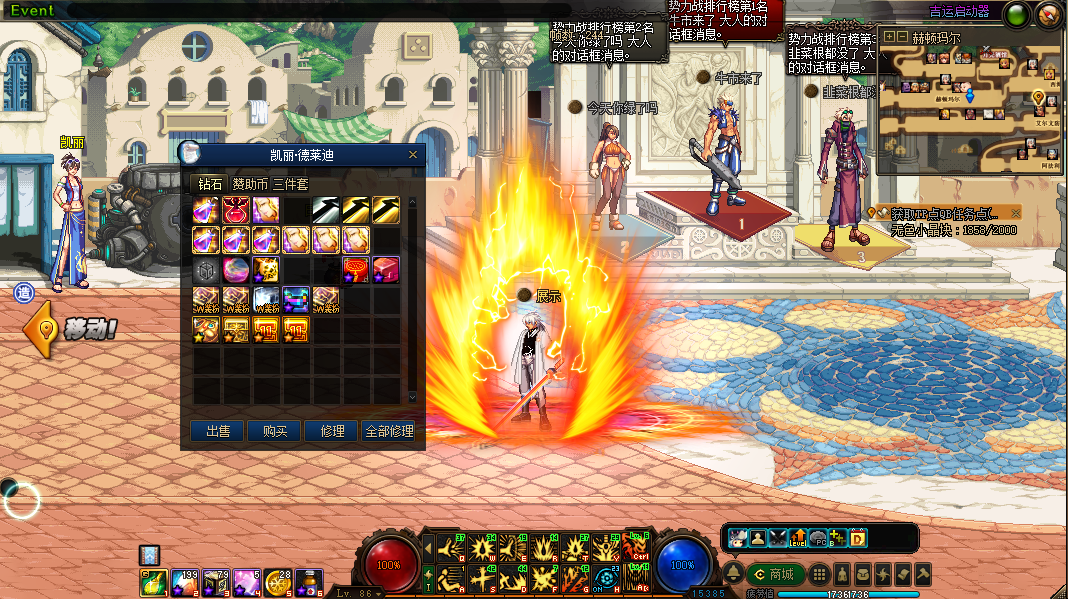Open the compass icon at top right
This screenshot has height=599, width=1068.
click(1048, 14)
